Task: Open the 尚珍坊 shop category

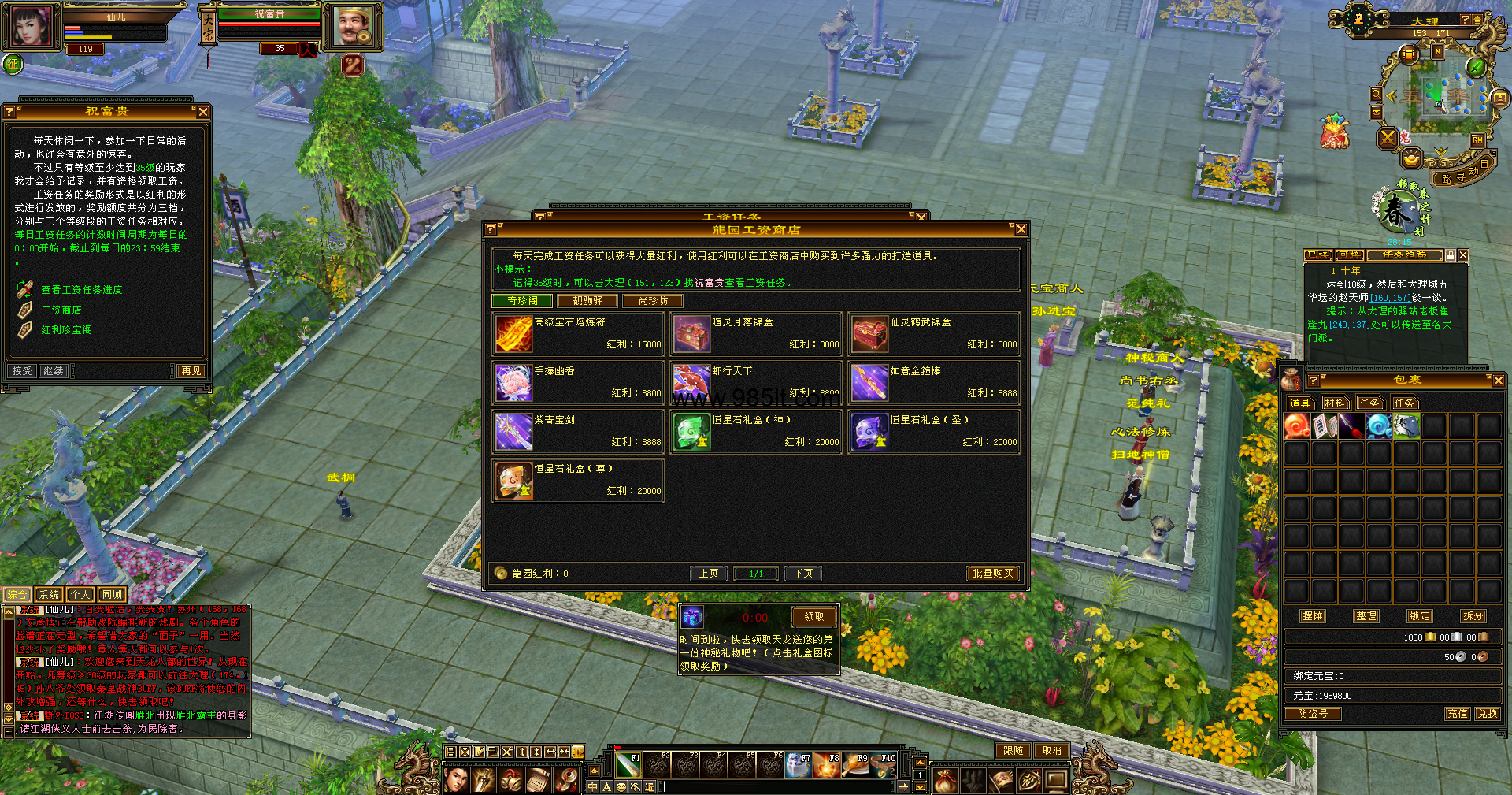Action: [x=653, y=301]
